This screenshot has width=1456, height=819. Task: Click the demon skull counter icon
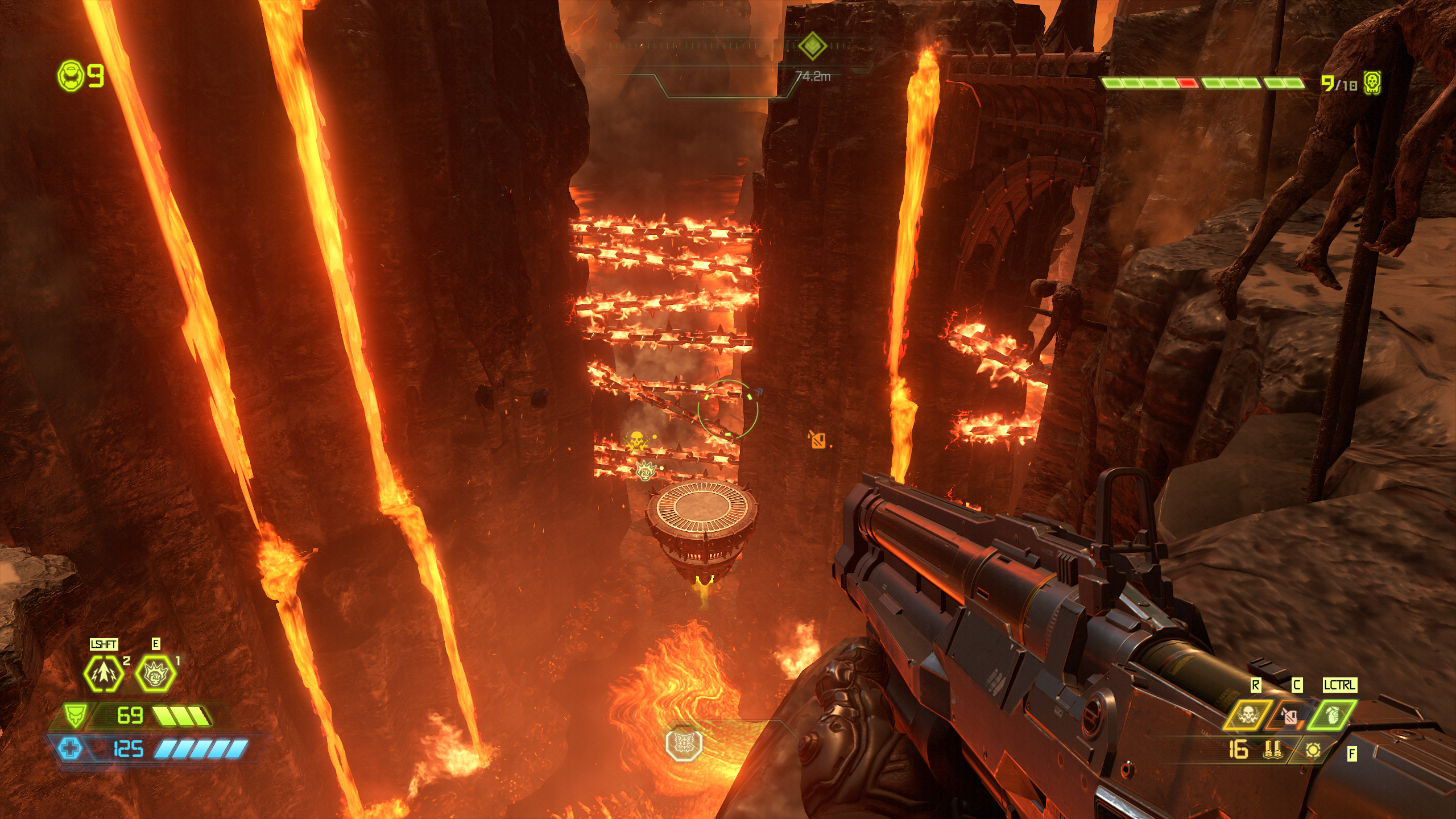(1372, 84)
